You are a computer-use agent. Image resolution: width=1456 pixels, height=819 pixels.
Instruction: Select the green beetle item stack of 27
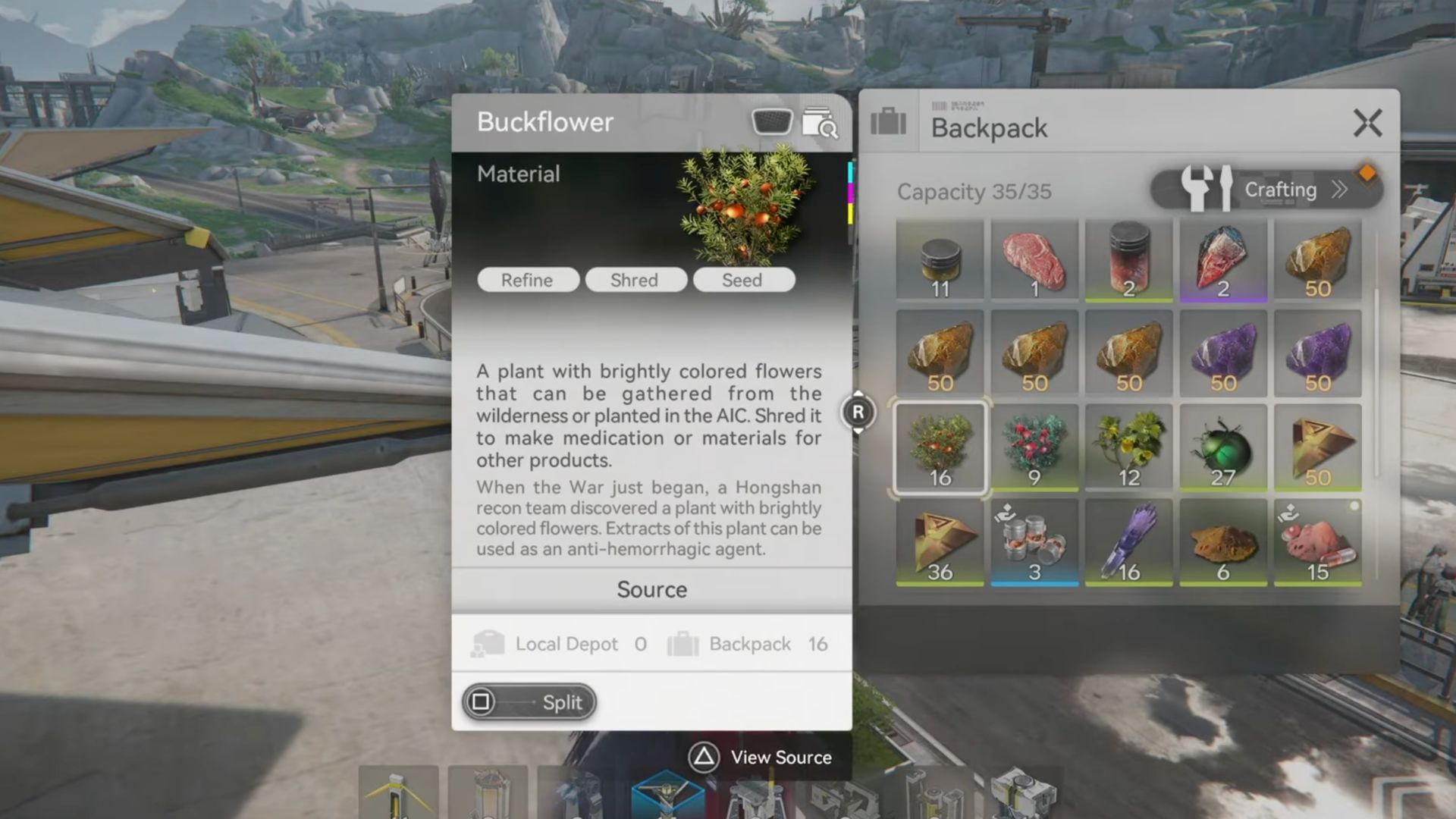(x=1223, y=447)
